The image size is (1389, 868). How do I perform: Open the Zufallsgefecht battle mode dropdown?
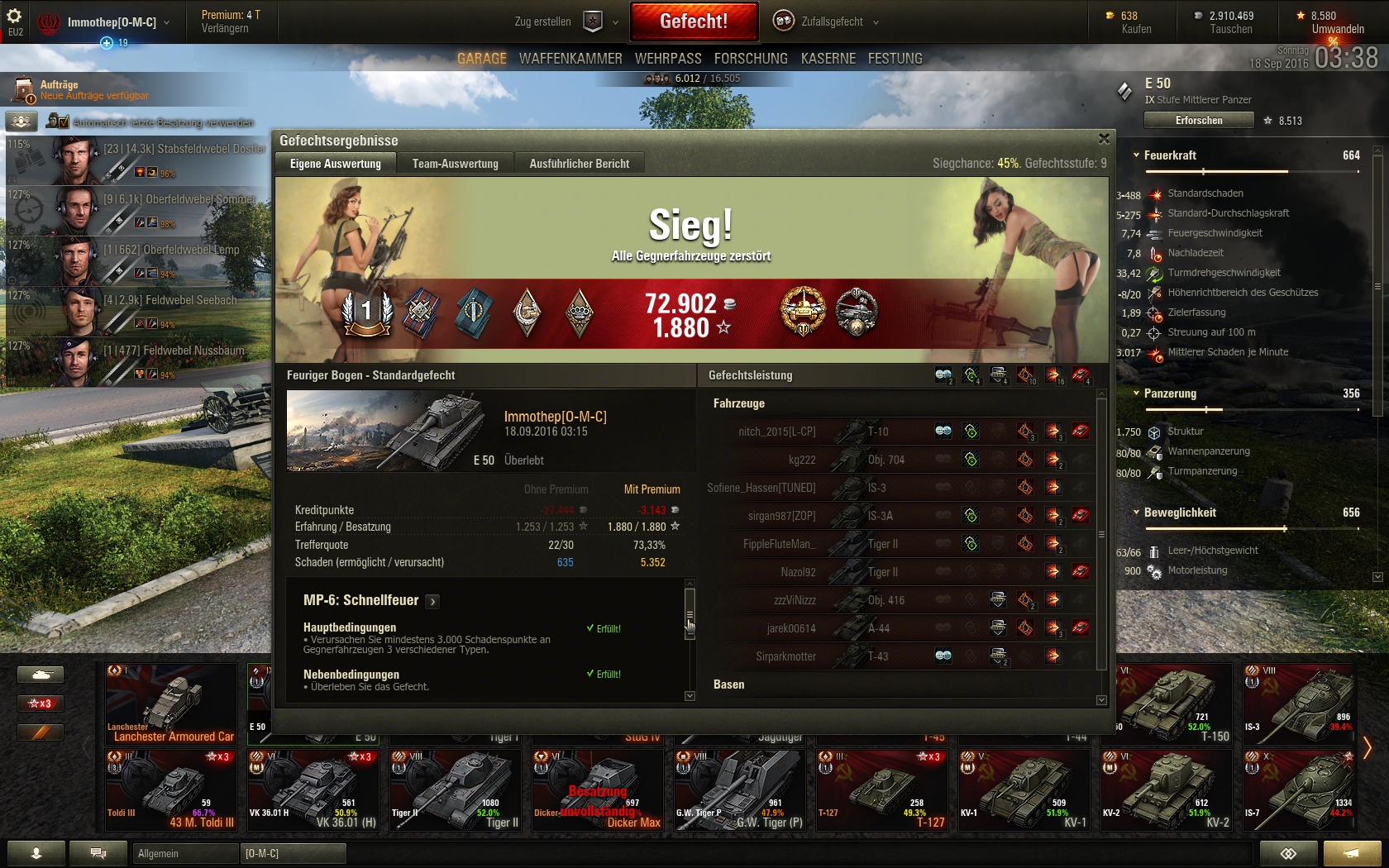pos(827,21)
